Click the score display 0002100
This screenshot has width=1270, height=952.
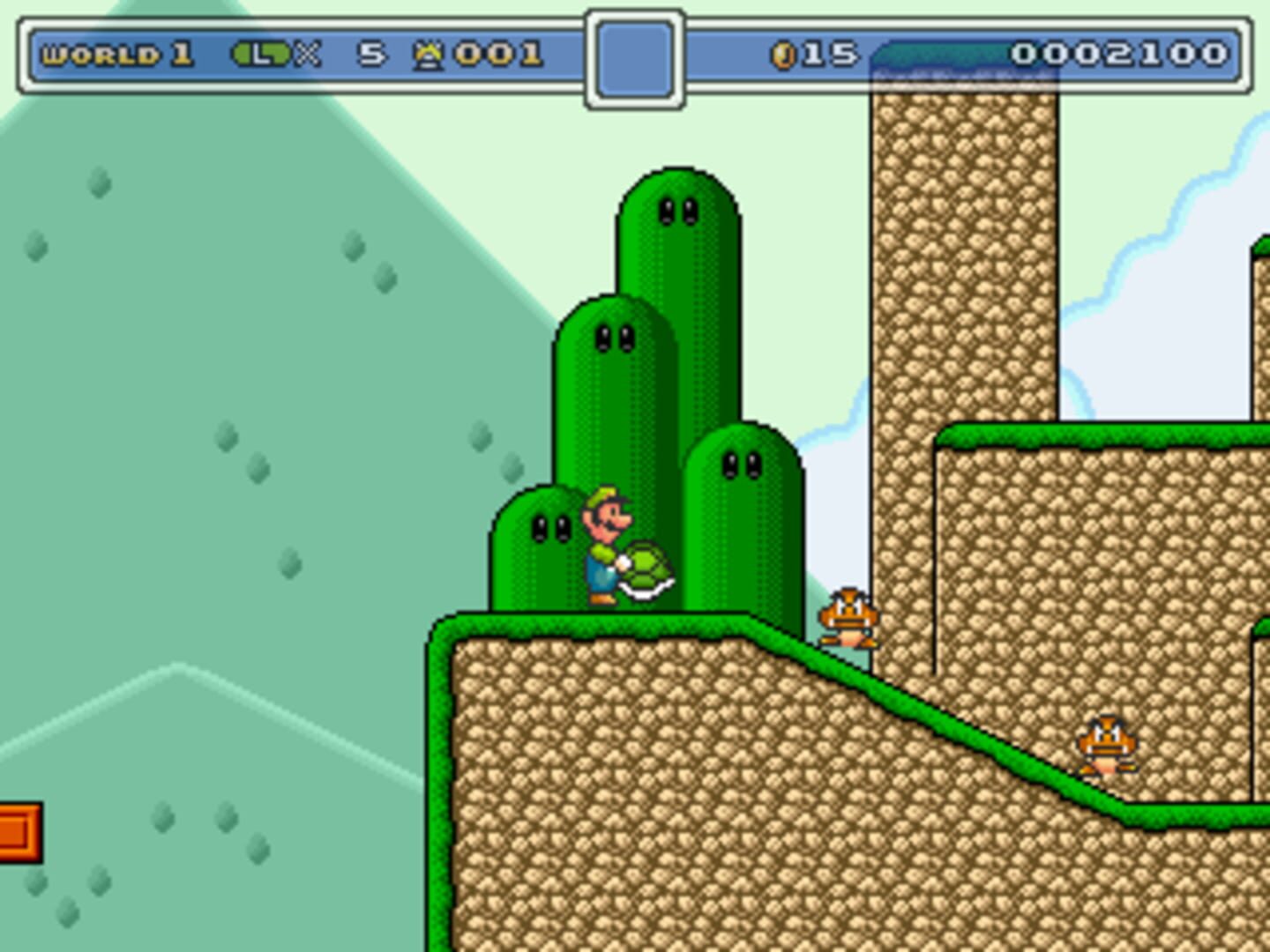1120,54
